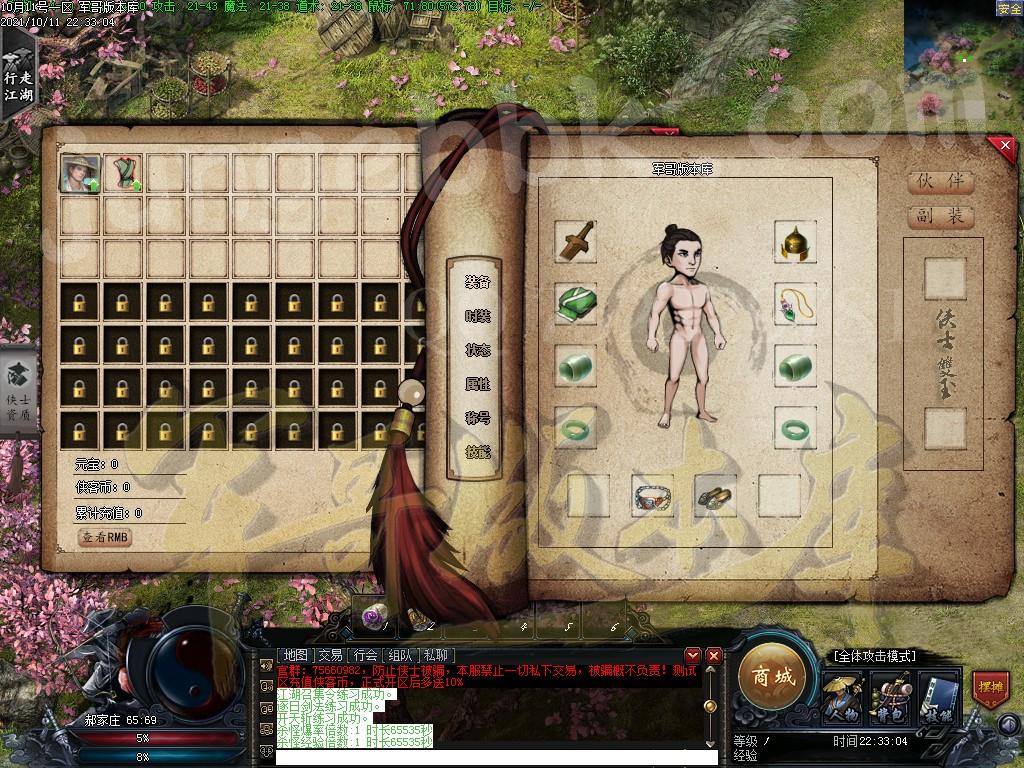Select the wooden sword weapon slot

[x=575, y=242]
